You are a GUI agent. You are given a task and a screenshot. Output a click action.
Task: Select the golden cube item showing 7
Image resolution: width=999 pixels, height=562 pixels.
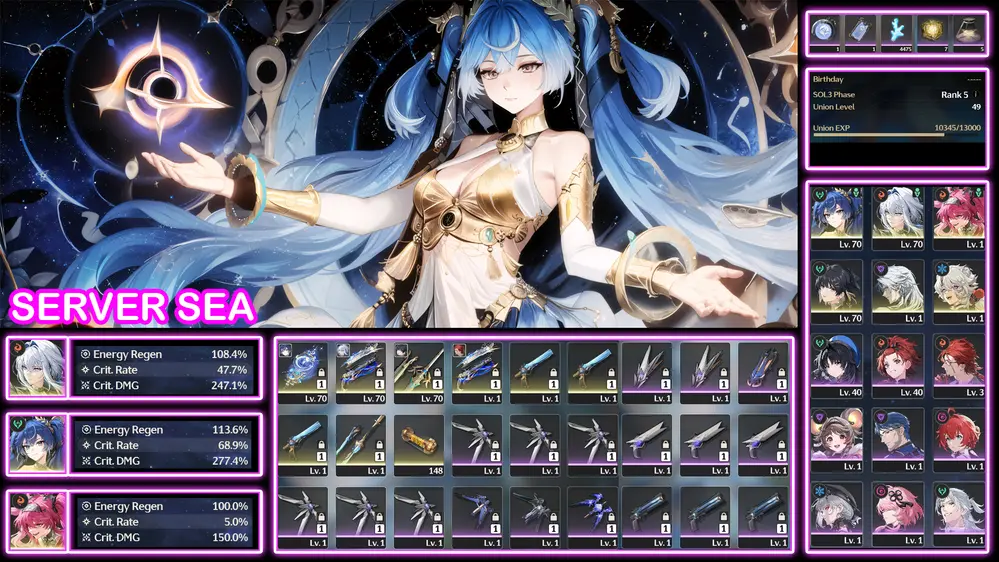(x=934, y=30)
